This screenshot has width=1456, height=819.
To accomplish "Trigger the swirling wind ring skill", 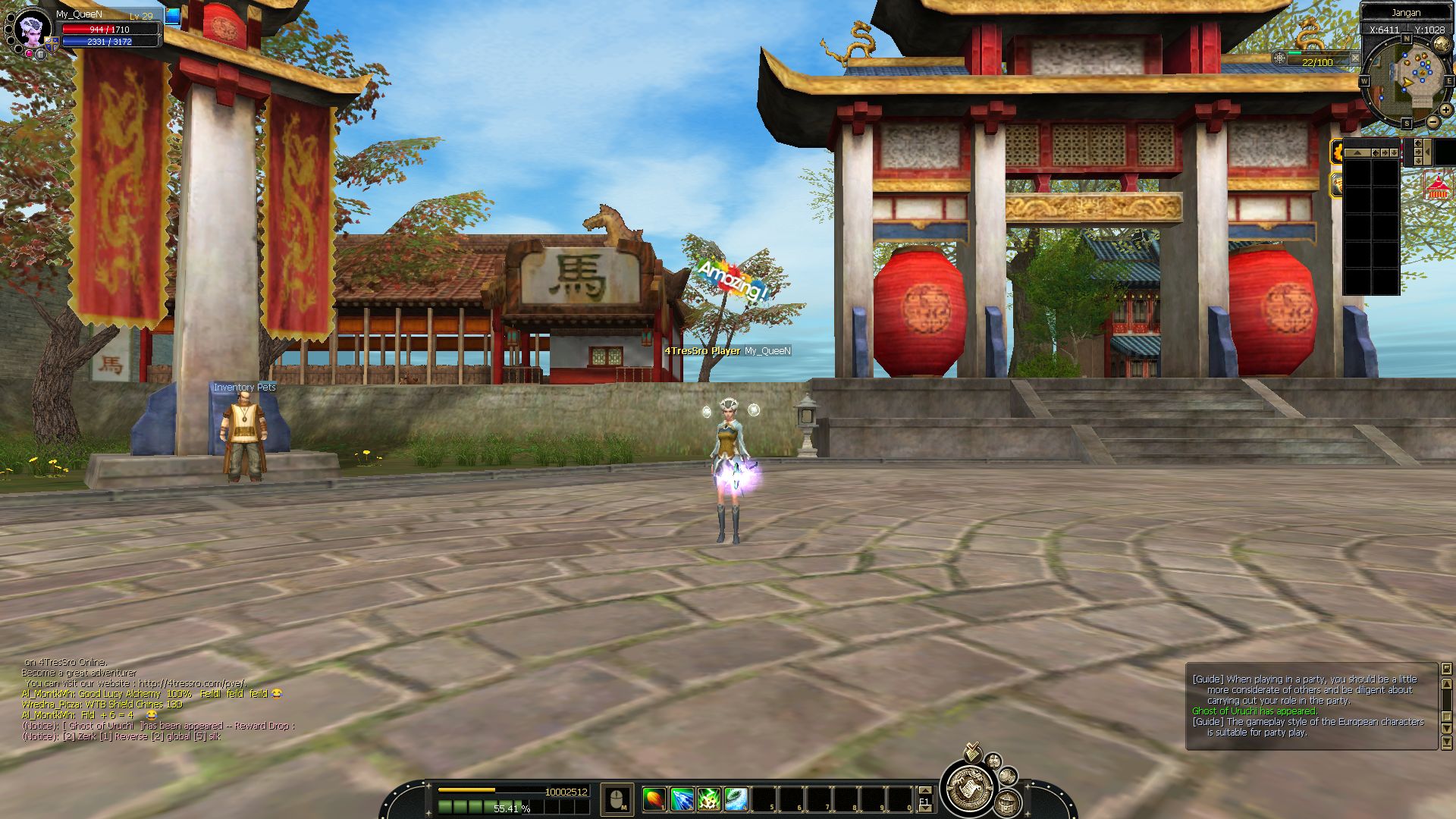I will pos(736,799).
